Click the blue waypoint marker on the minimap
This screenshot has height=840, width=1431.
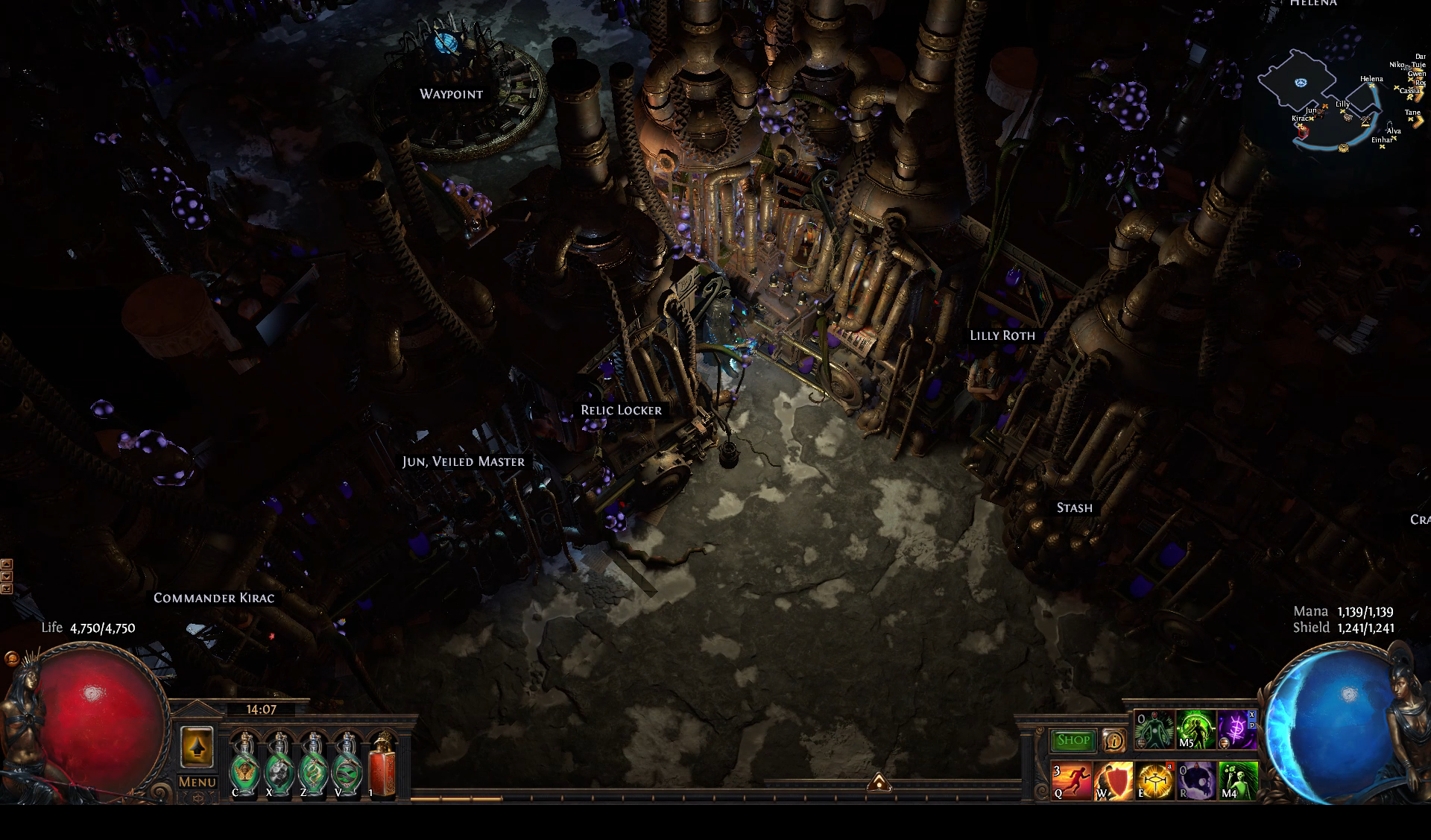pyautogui.click(x=1301, y=83)
